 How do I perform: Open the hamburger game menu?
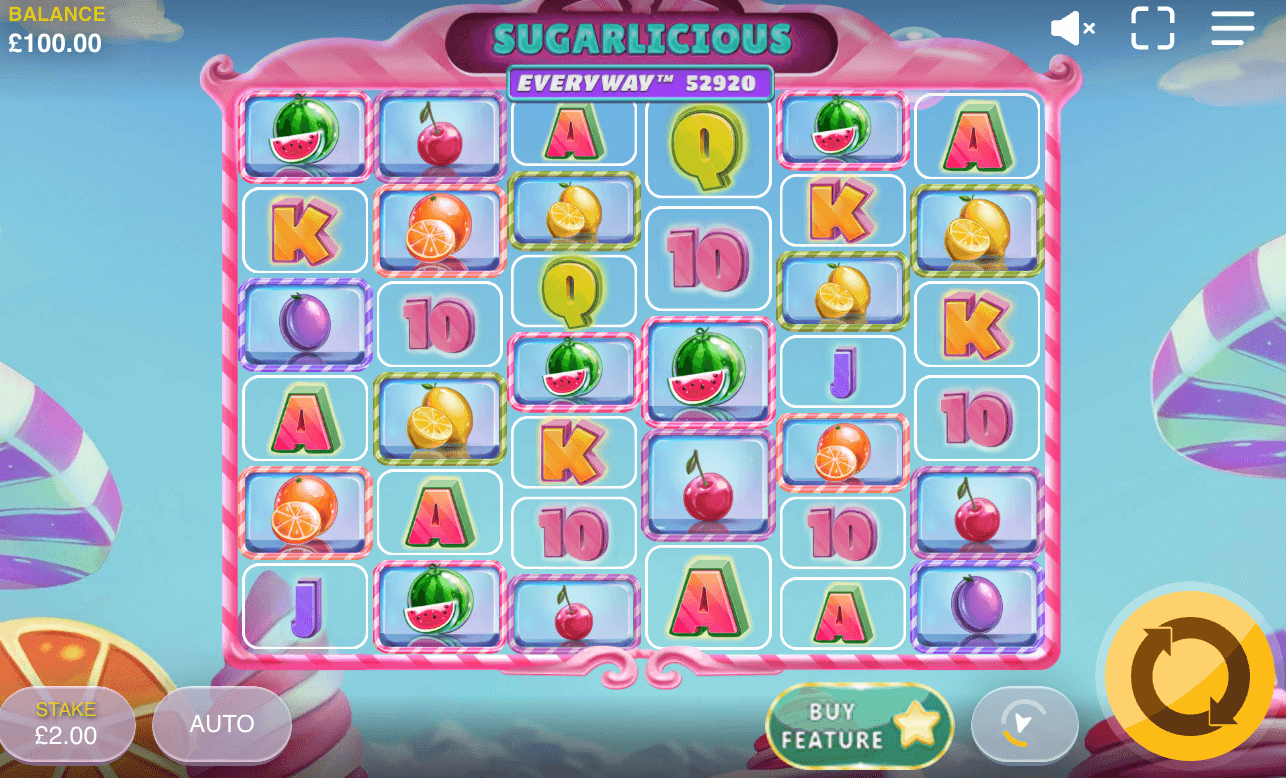(x=1231, y=28)
